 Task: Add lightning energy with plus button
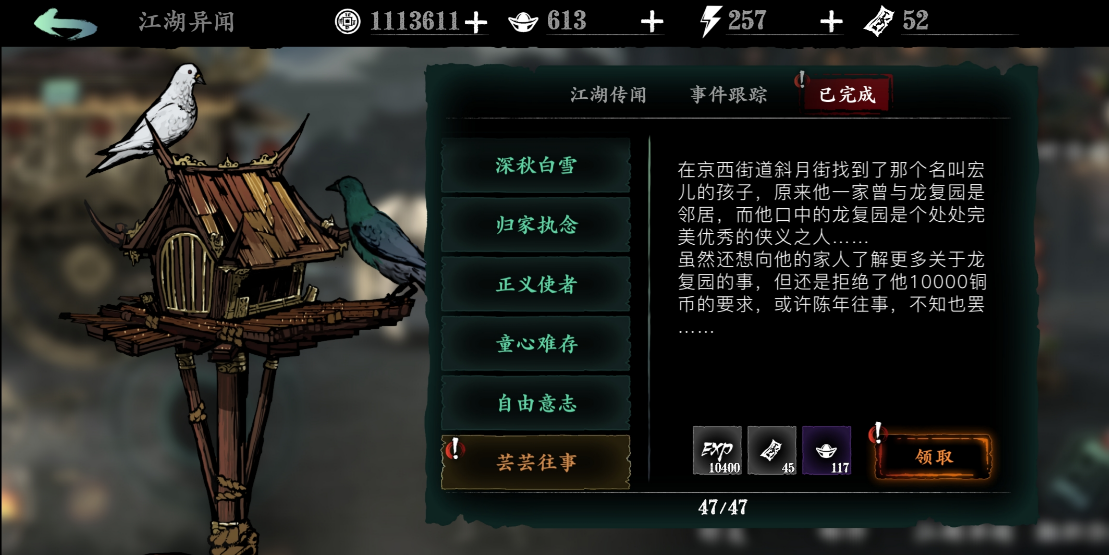831,22
